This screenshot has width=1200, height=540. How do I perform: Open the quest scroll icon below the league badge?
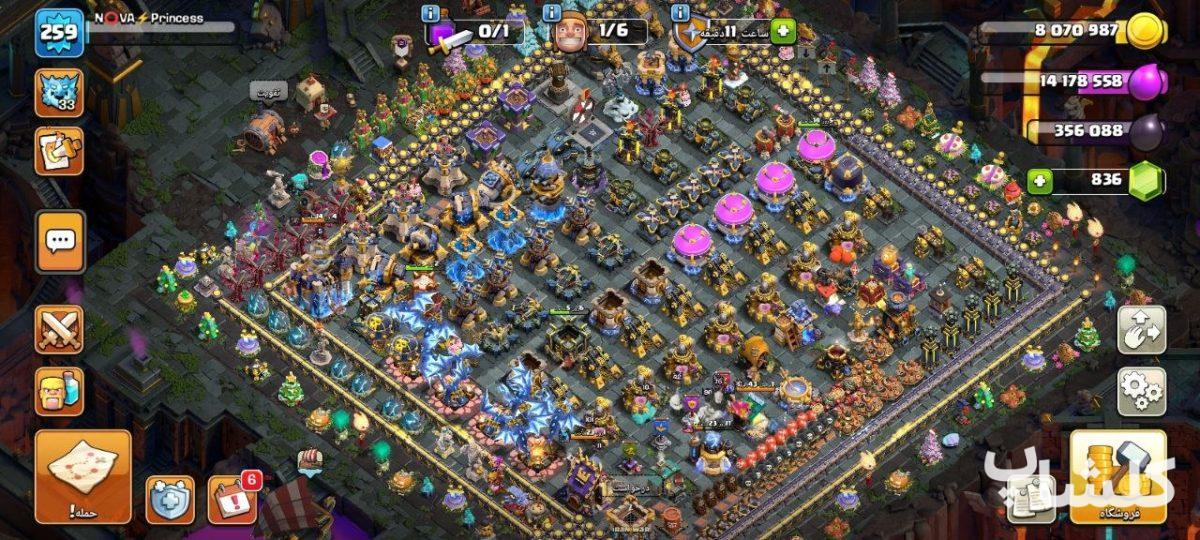(59, 151)
